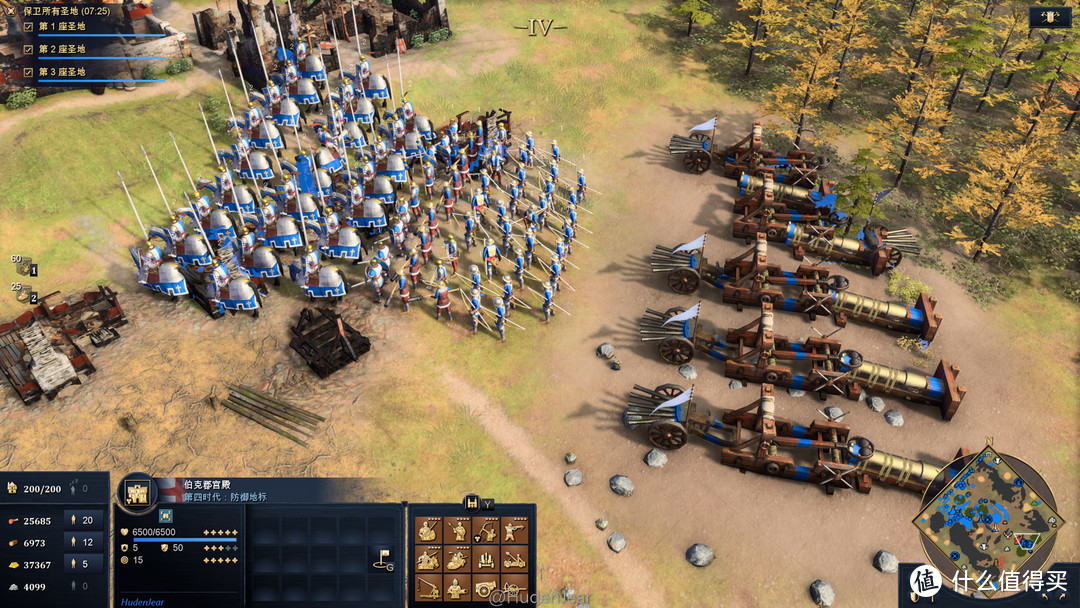Select the wood villagers count button

coord(86,542)
